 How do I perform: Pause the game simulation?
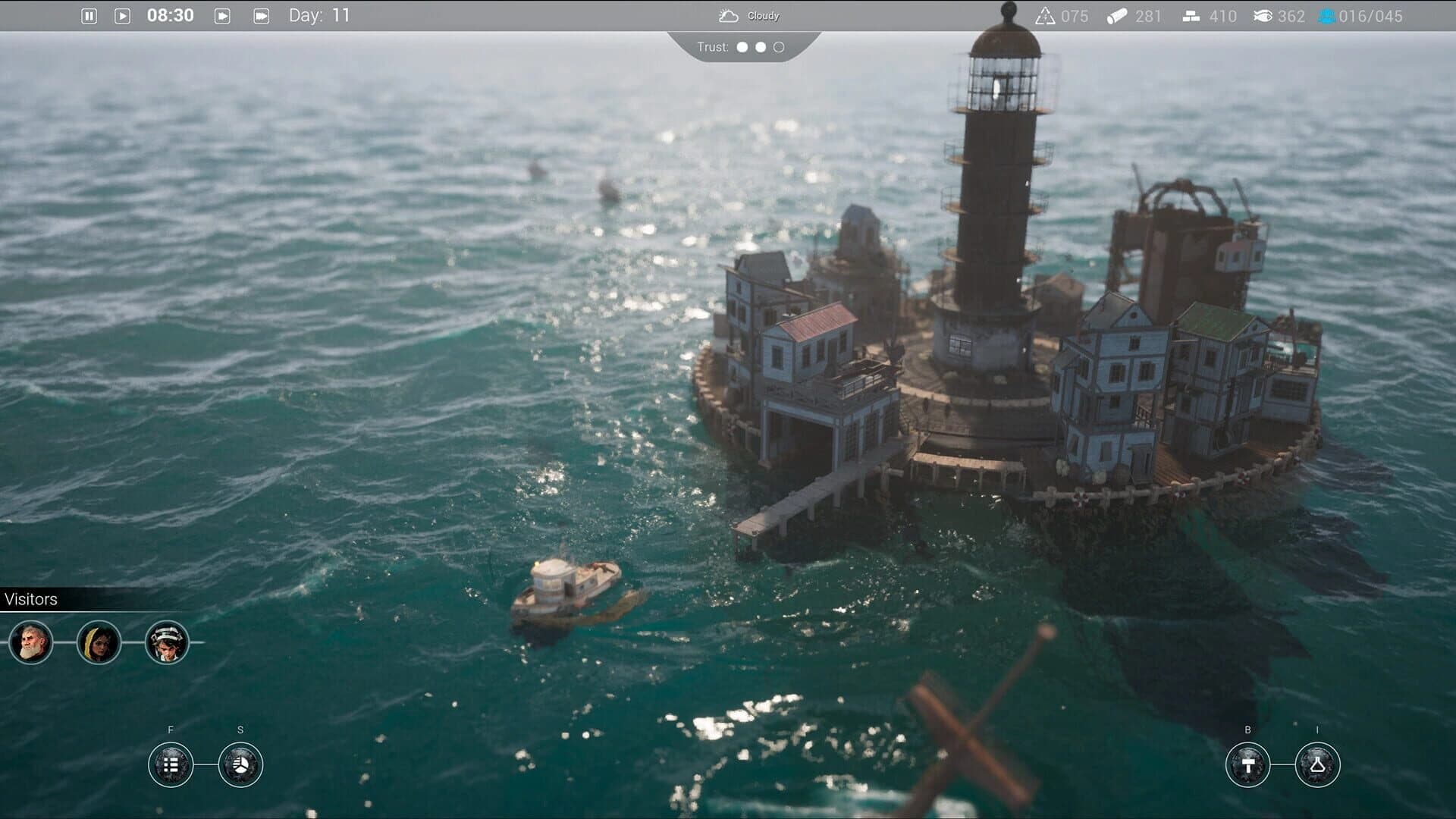pos(89,14)
